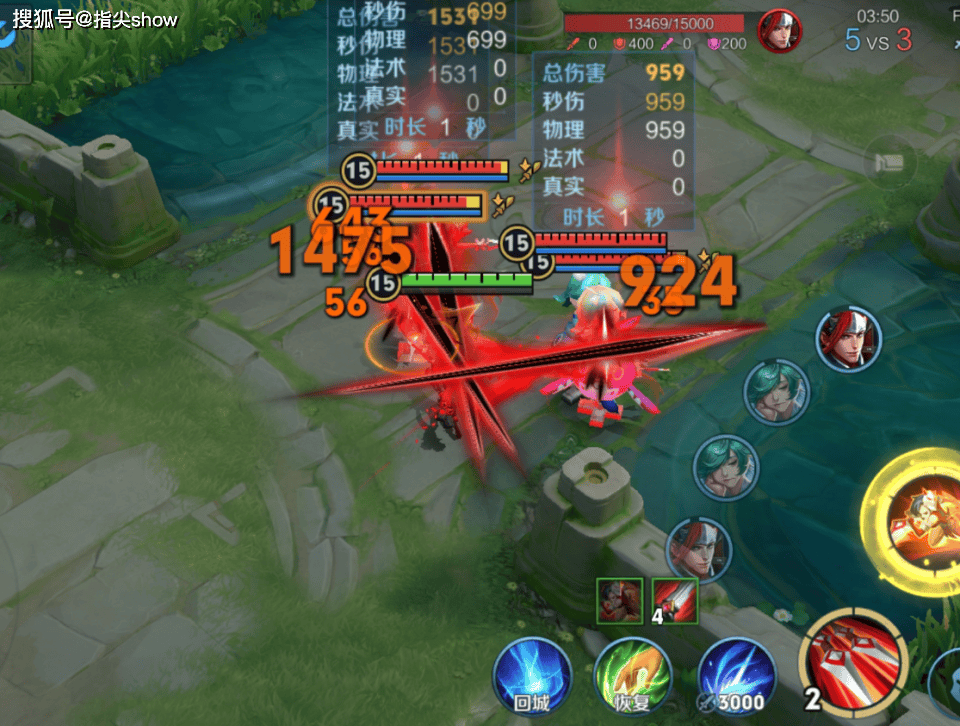The image size is (960, 726).
Task: Open the translucent flag signal button
Action: 889,162
